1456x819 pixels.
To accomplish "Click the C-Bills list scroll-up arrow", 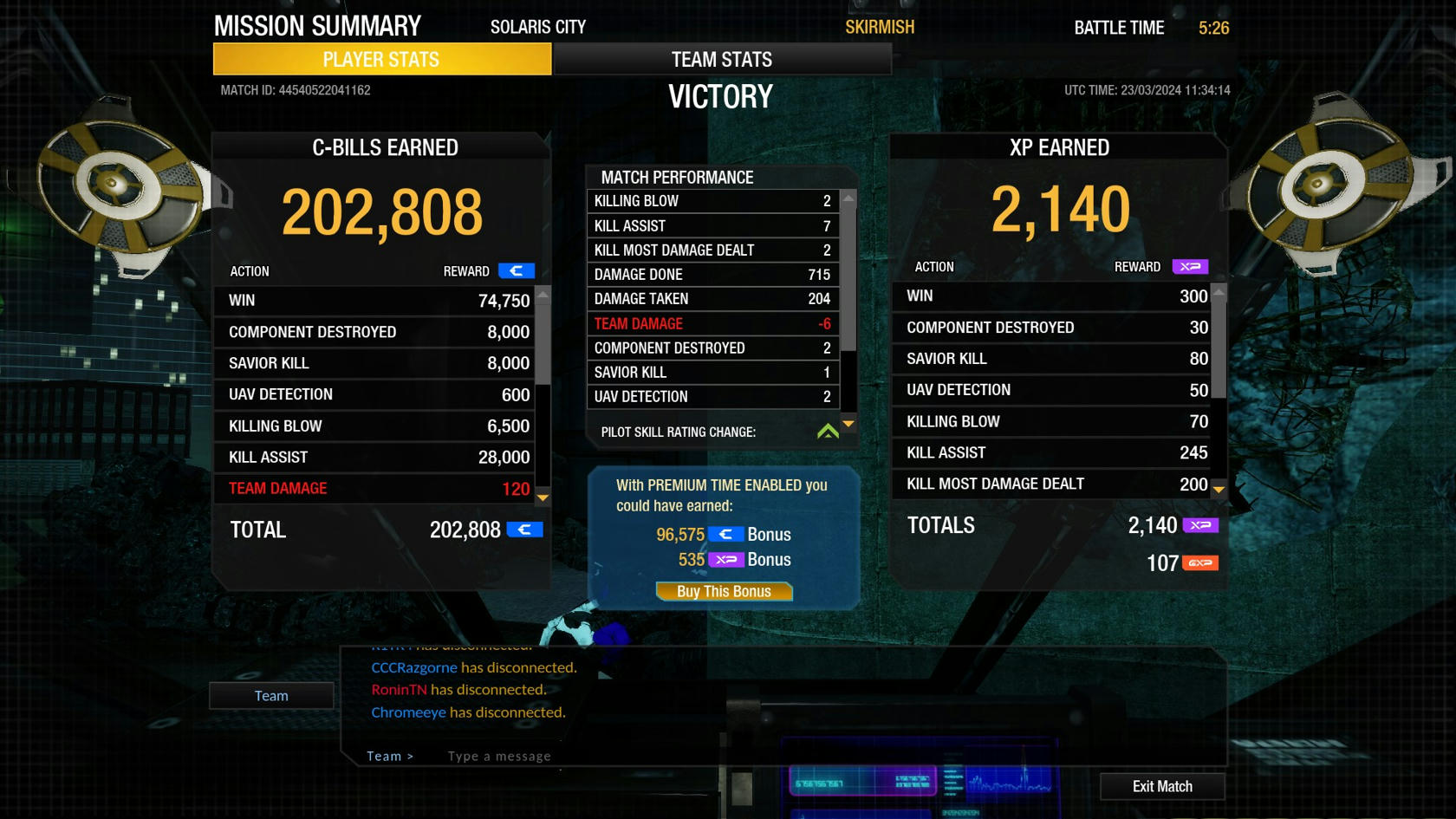I will coord(543,296).
